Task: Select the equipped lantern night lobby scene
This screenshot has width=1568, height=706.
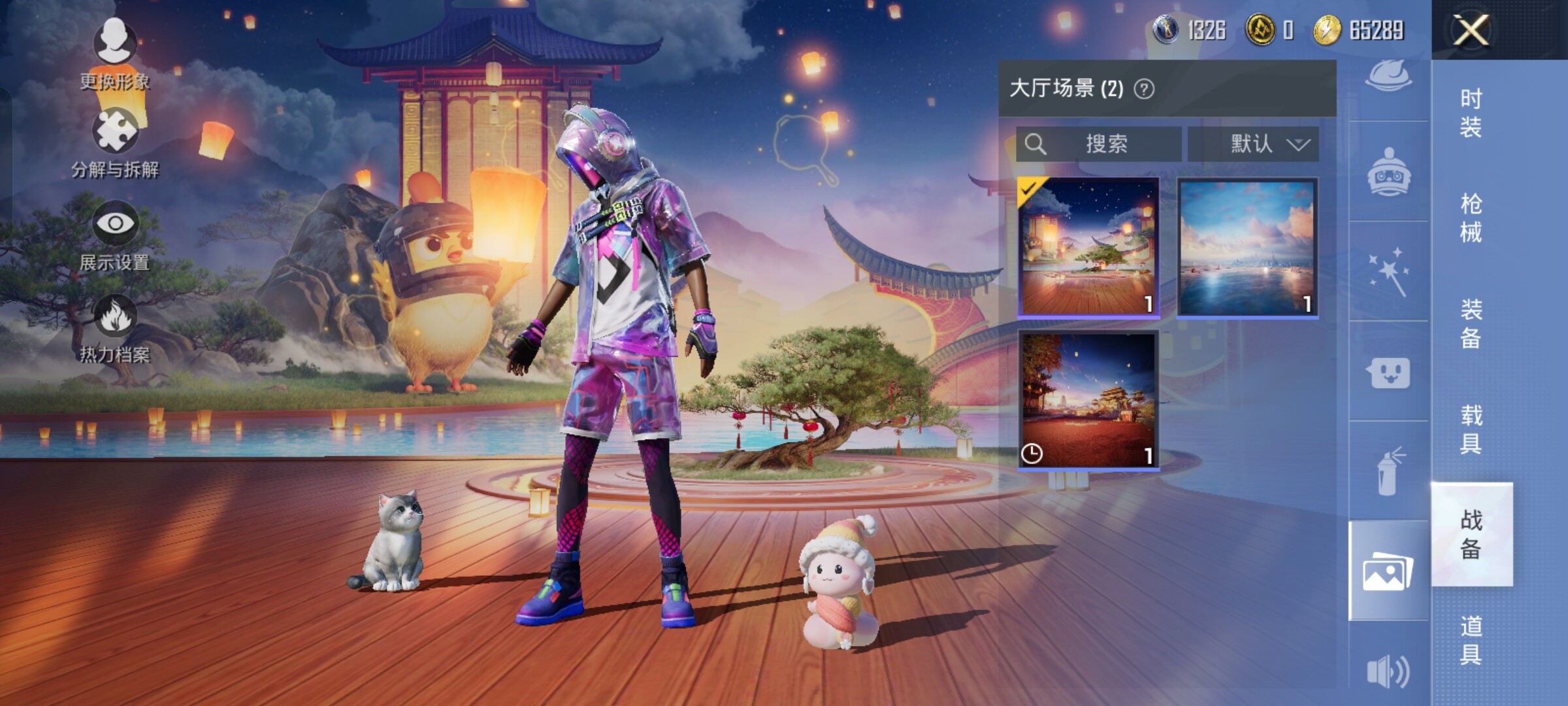Action: (x=1088, y=247)
